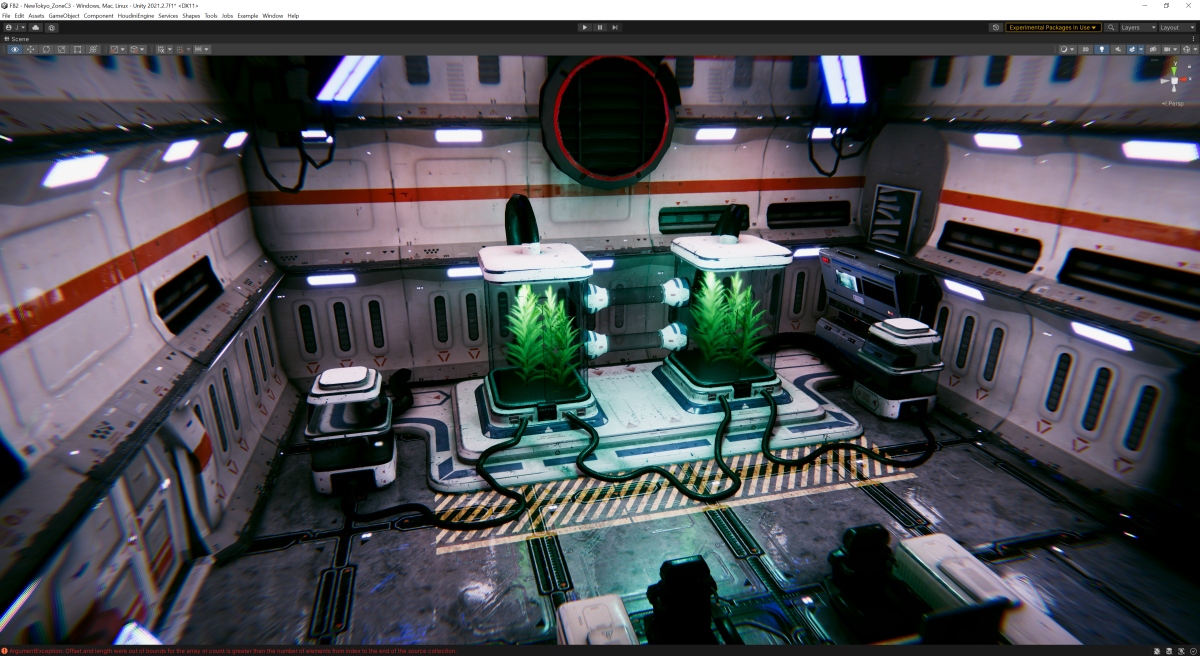Start play mode with the Play button
Image resolution: width=1200 pixels, height=656 pixels.
(585, 28)
